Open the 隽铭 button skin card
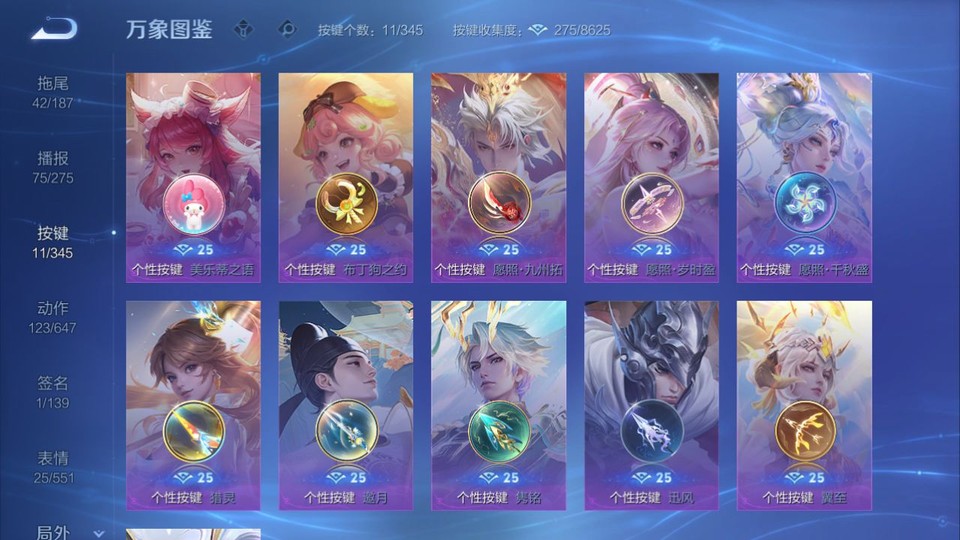960x540 pixels. [498, 405]
